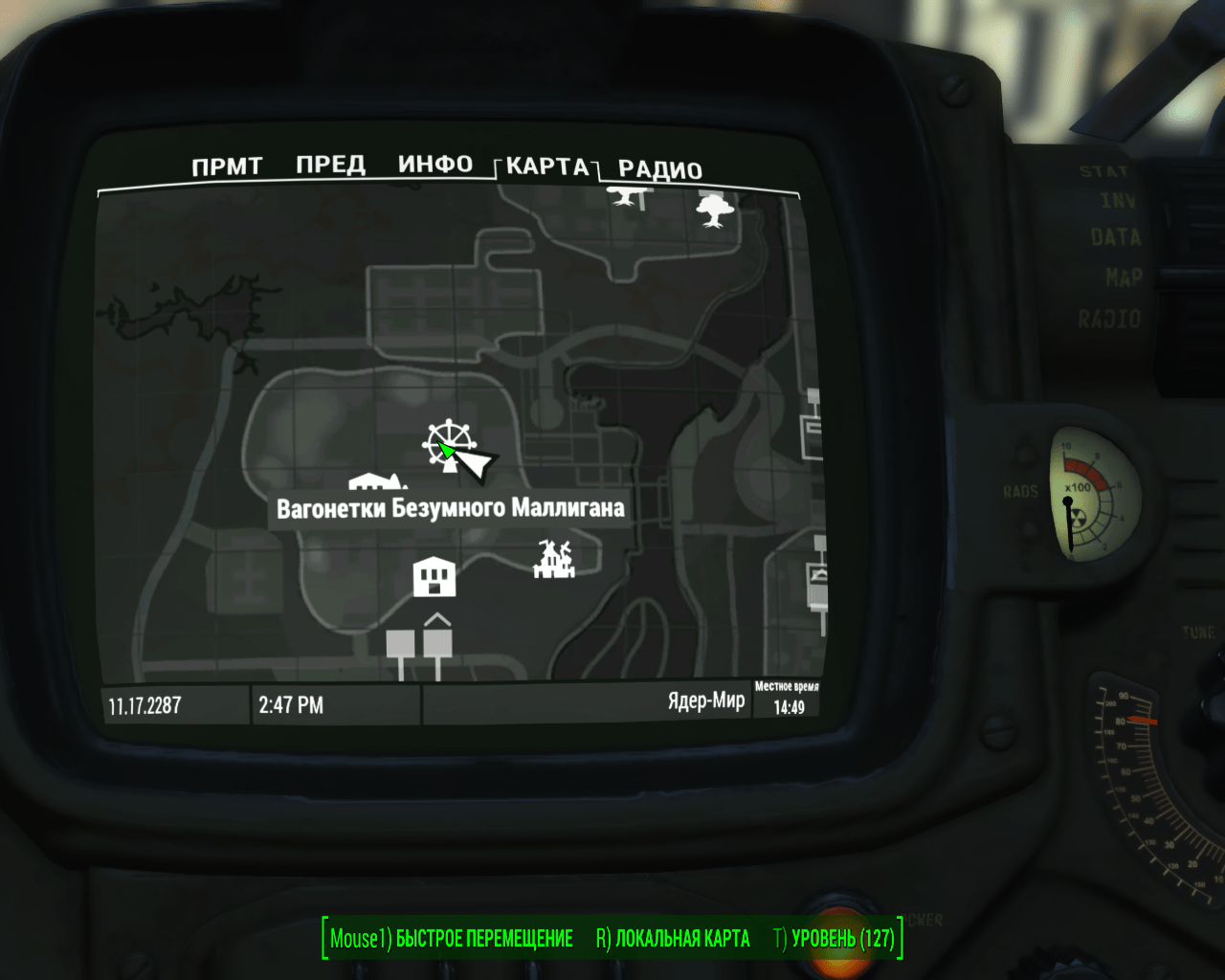Pick the factory marker above the location label
The image size is (1225, 980).
[x=377, y=481]
